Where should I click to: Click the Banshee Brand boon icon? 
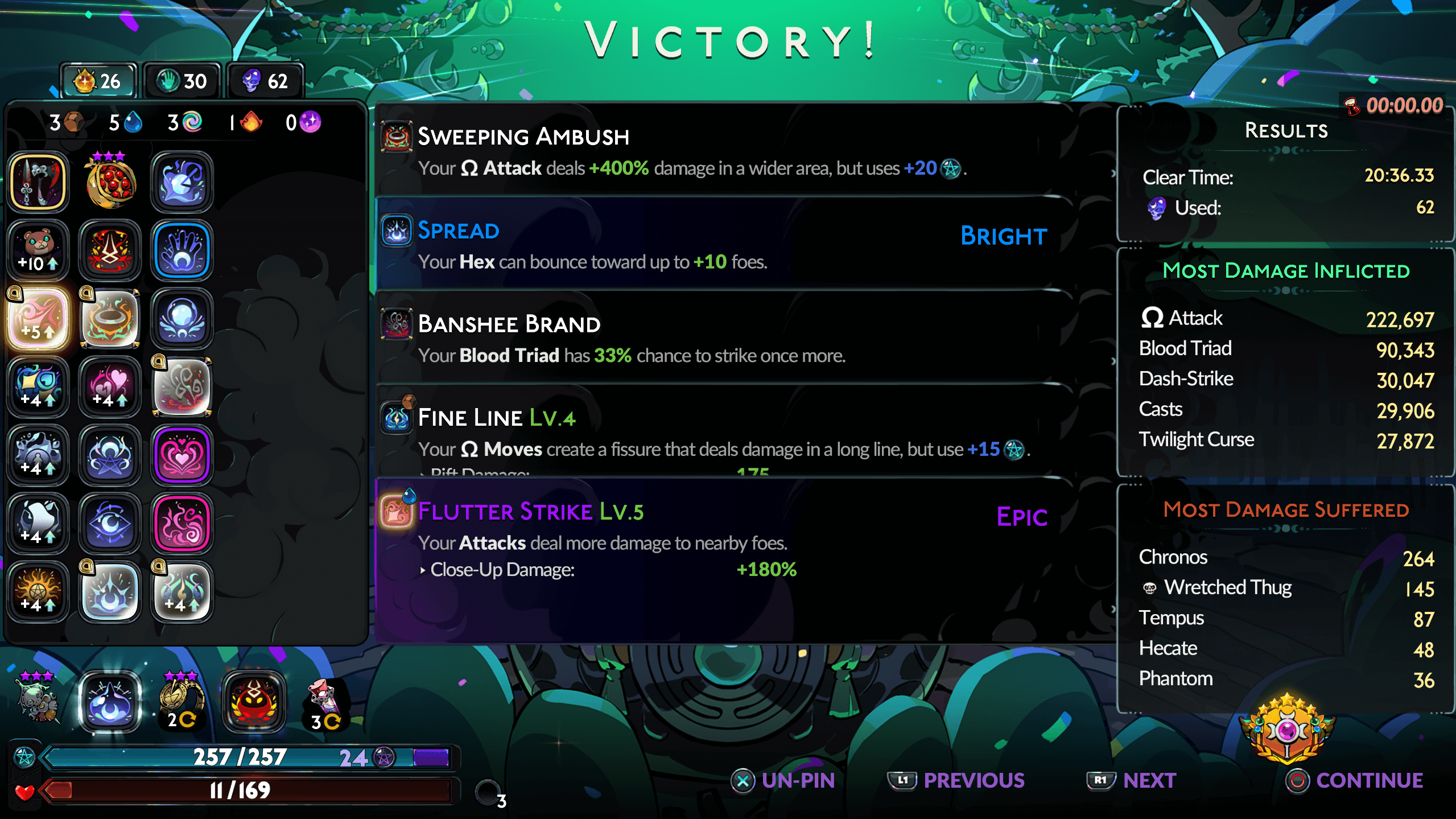[x=397, y=324]
